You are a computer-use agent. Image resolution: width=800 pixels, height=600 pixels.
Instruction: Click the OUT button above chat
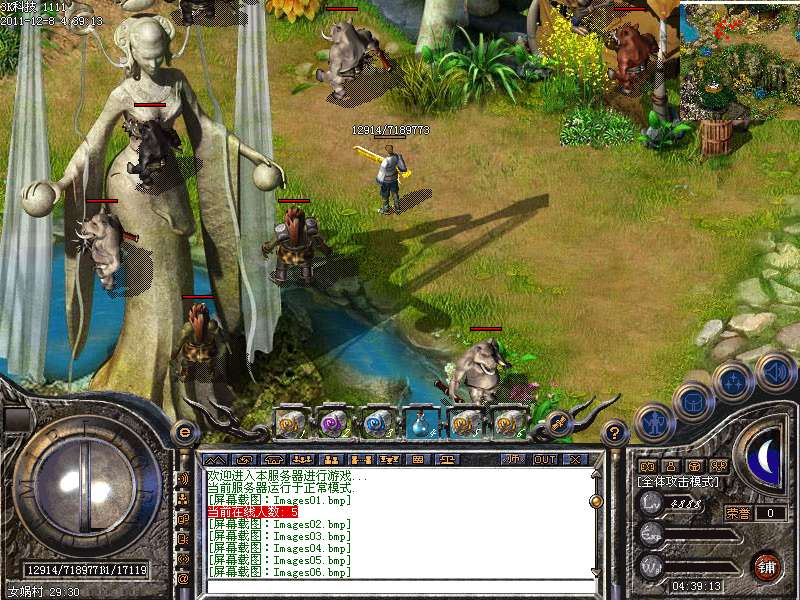pyautogui.click(x=544, y=459)
